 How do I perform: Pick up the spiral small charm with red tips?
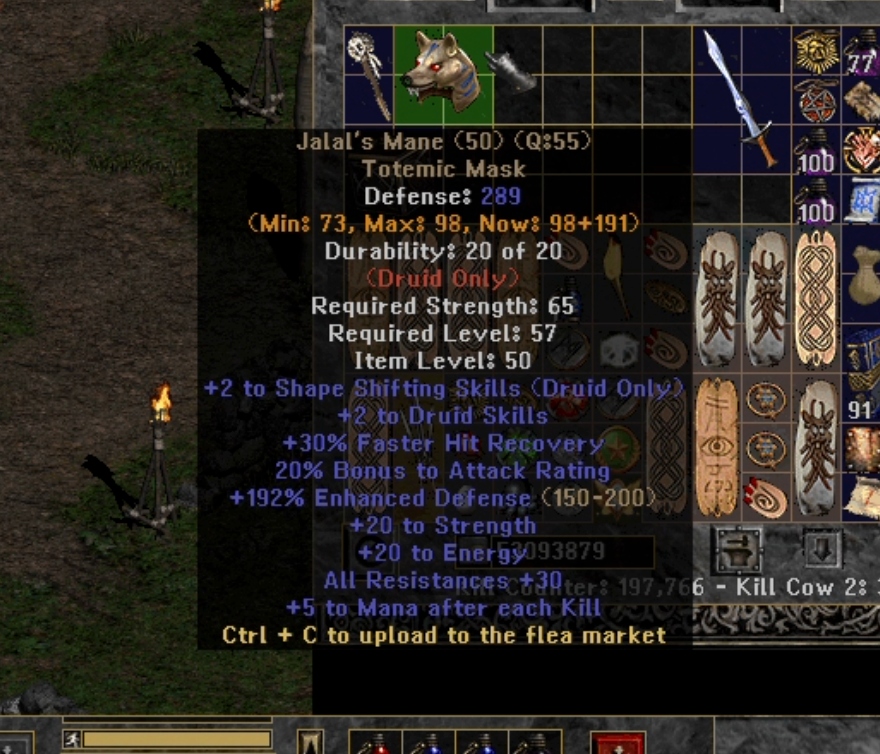(x=766, y=497)
